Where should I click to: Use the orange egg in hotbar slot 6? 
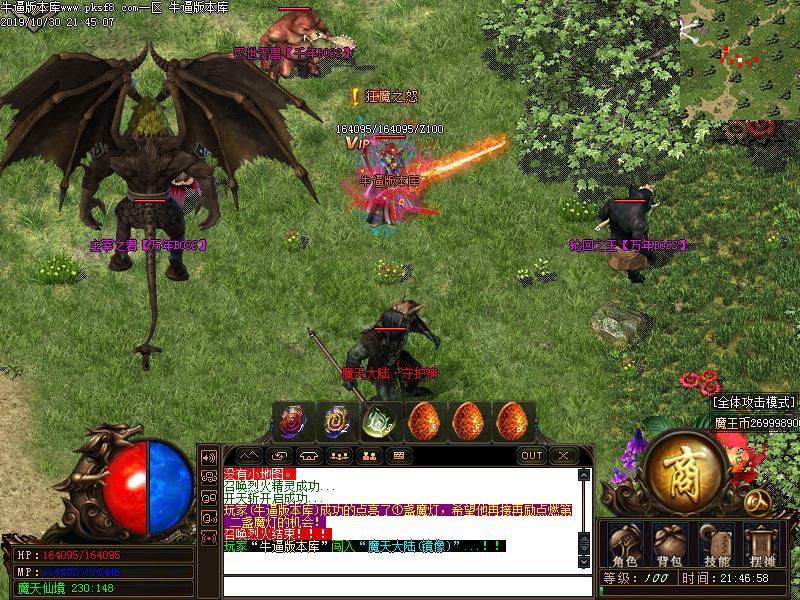tap(511, 422)
